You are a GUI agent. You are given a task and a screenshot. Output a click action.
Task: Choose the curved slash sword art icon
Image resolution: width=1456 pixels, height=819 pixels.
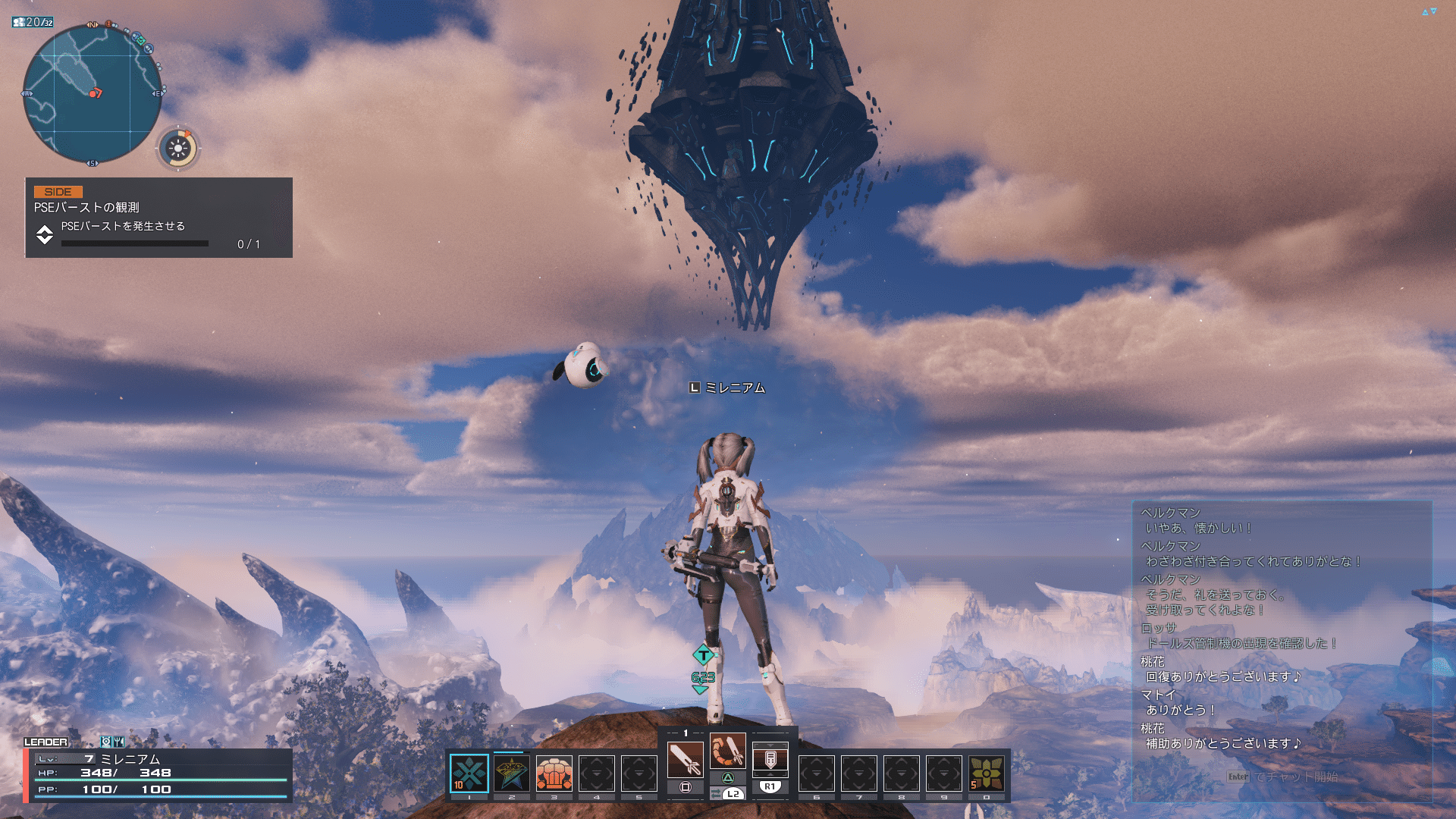[728, 751]
